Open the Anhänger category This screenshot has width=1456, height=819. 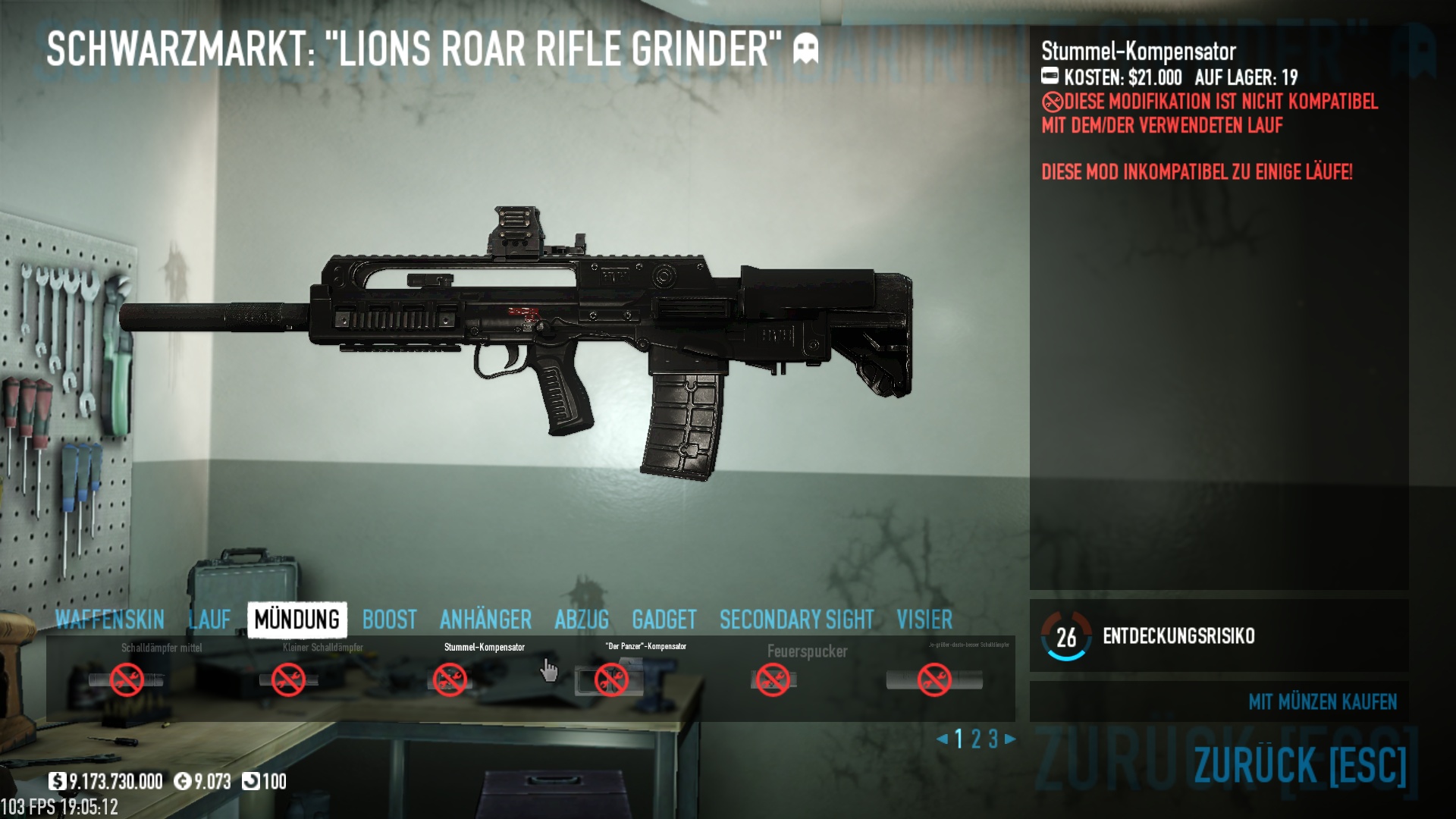pos(485,620)
